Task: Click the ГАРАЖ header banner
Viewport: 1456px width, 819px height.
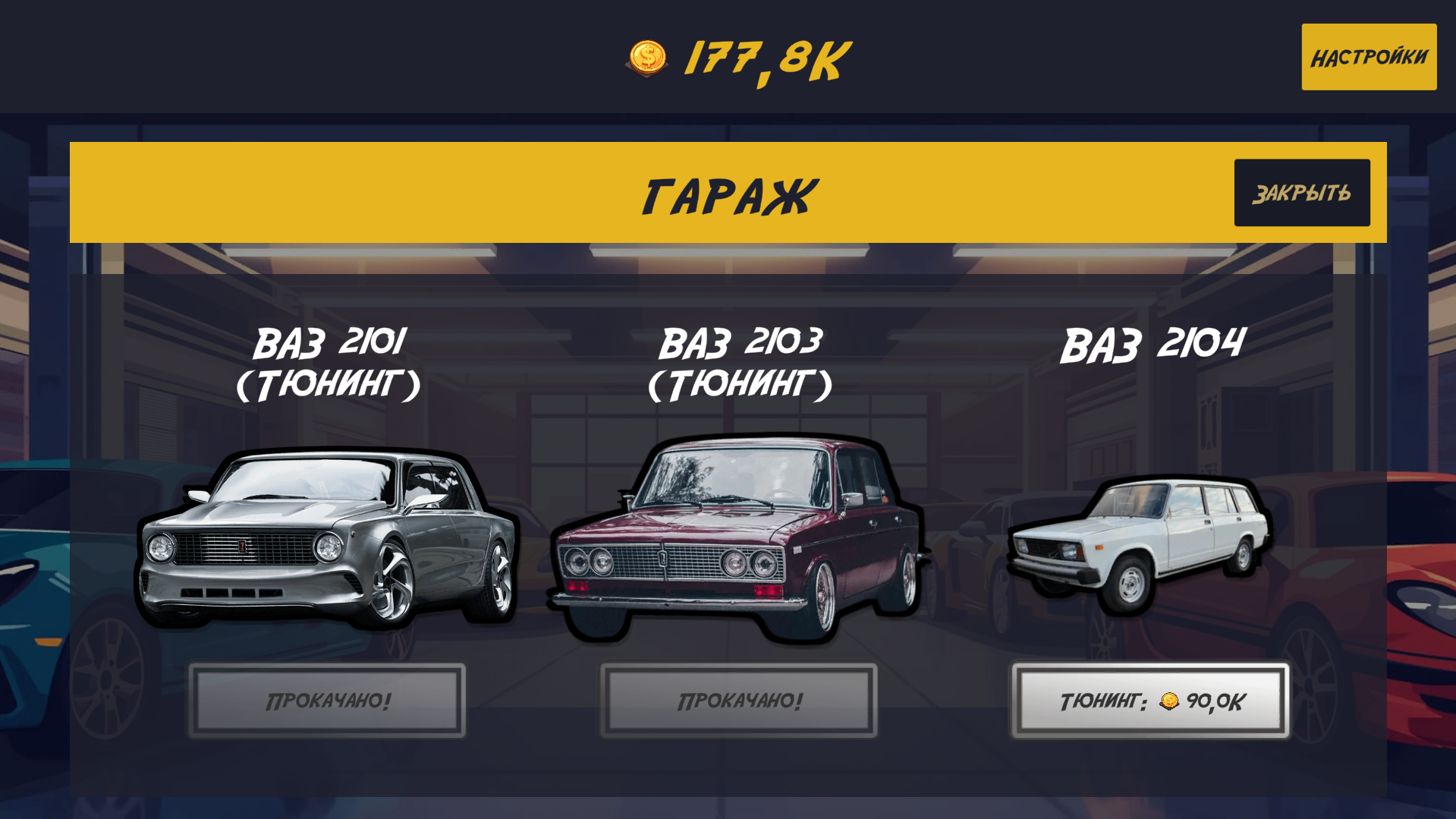Action: (728, 191)
